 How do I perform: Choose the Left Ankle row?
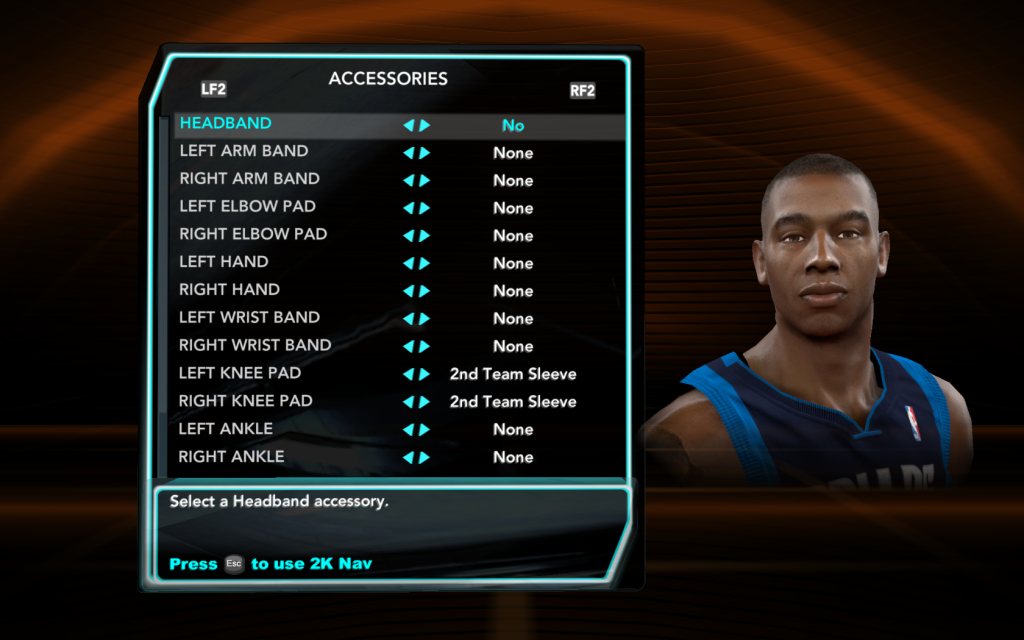click(x=226, y=429)
